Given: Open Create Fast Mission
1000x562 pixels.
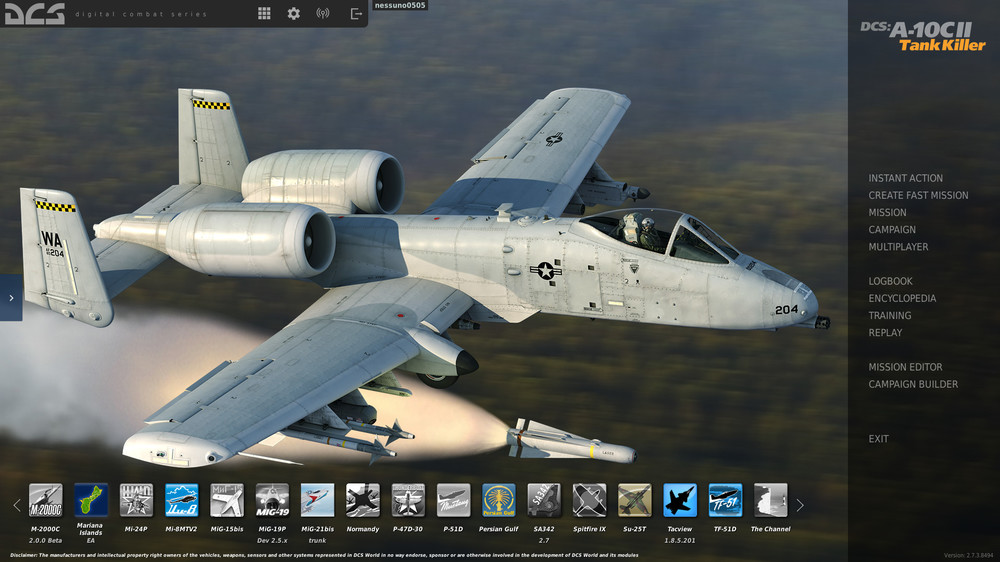Looking at the screenshot, I should coord(918,195).
